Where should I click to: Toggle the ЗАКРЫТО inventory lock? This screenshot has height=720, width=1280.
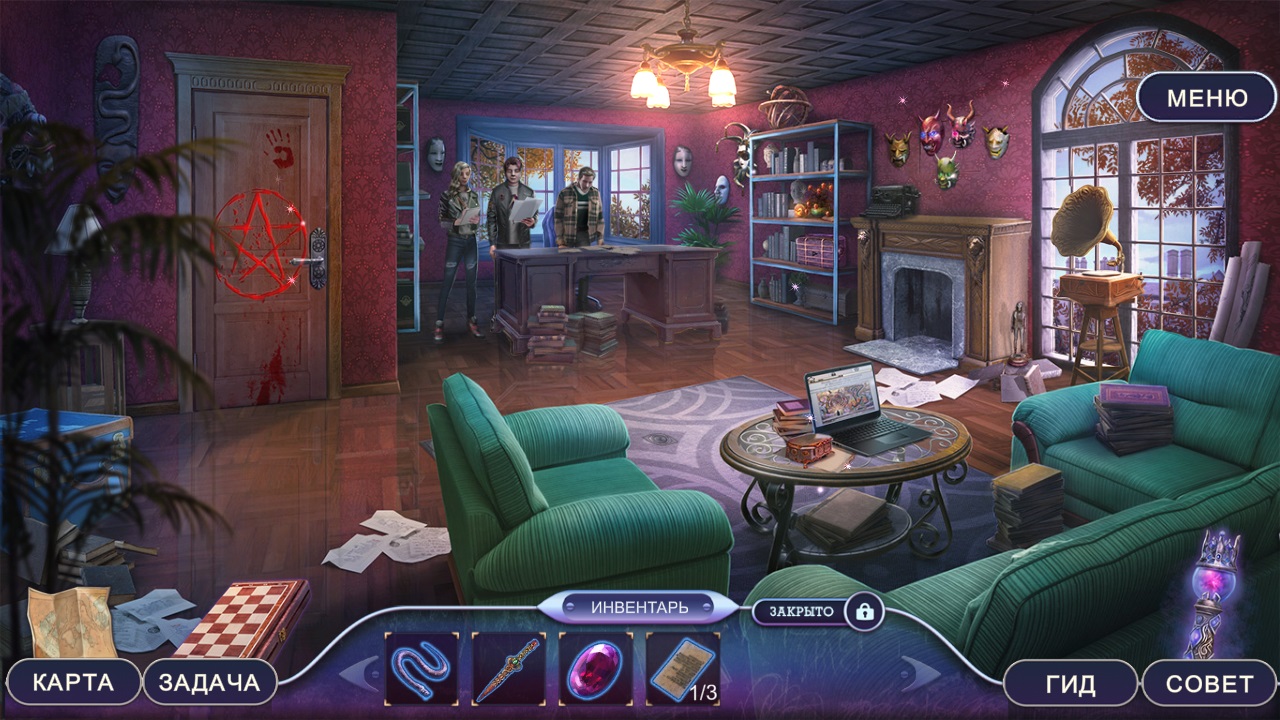coord(864,610)
